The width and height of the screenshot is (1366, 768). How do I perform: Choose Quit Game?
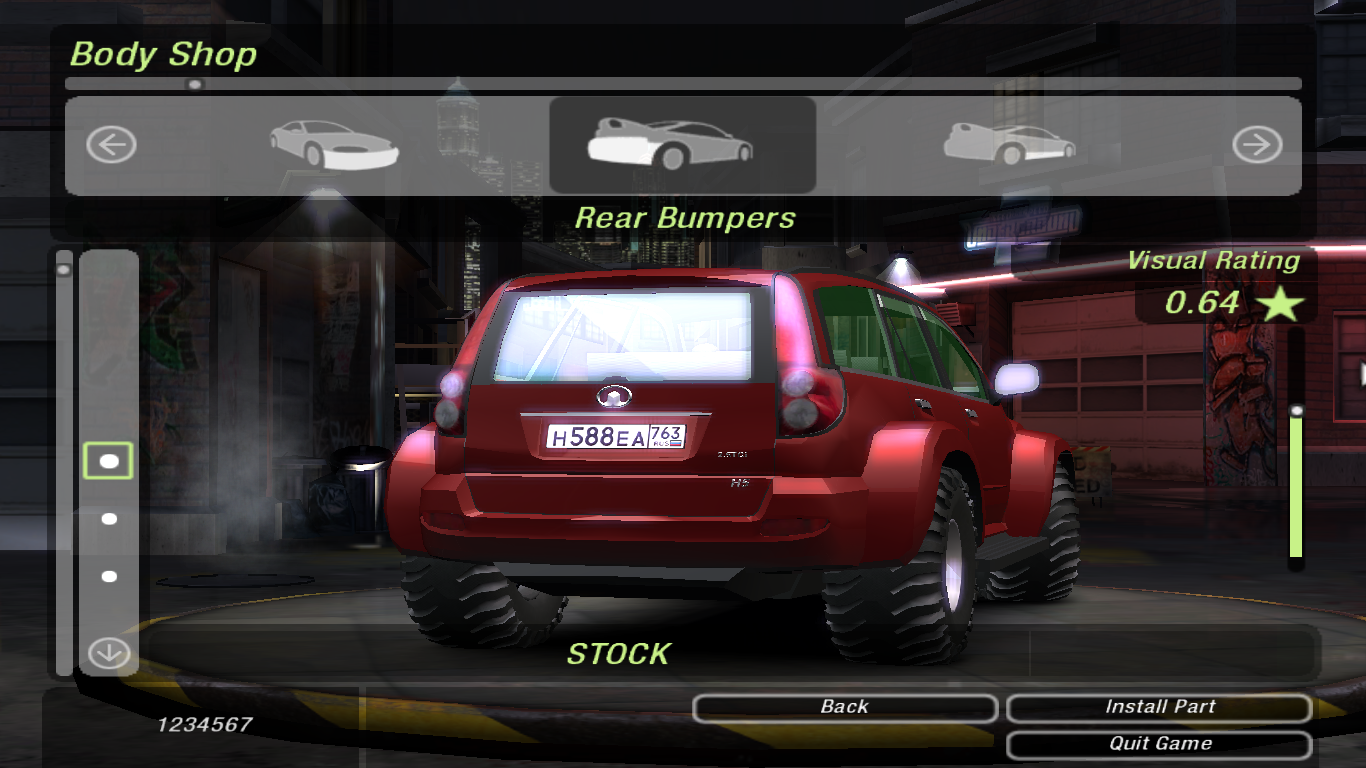click(x=1159, y=745)
